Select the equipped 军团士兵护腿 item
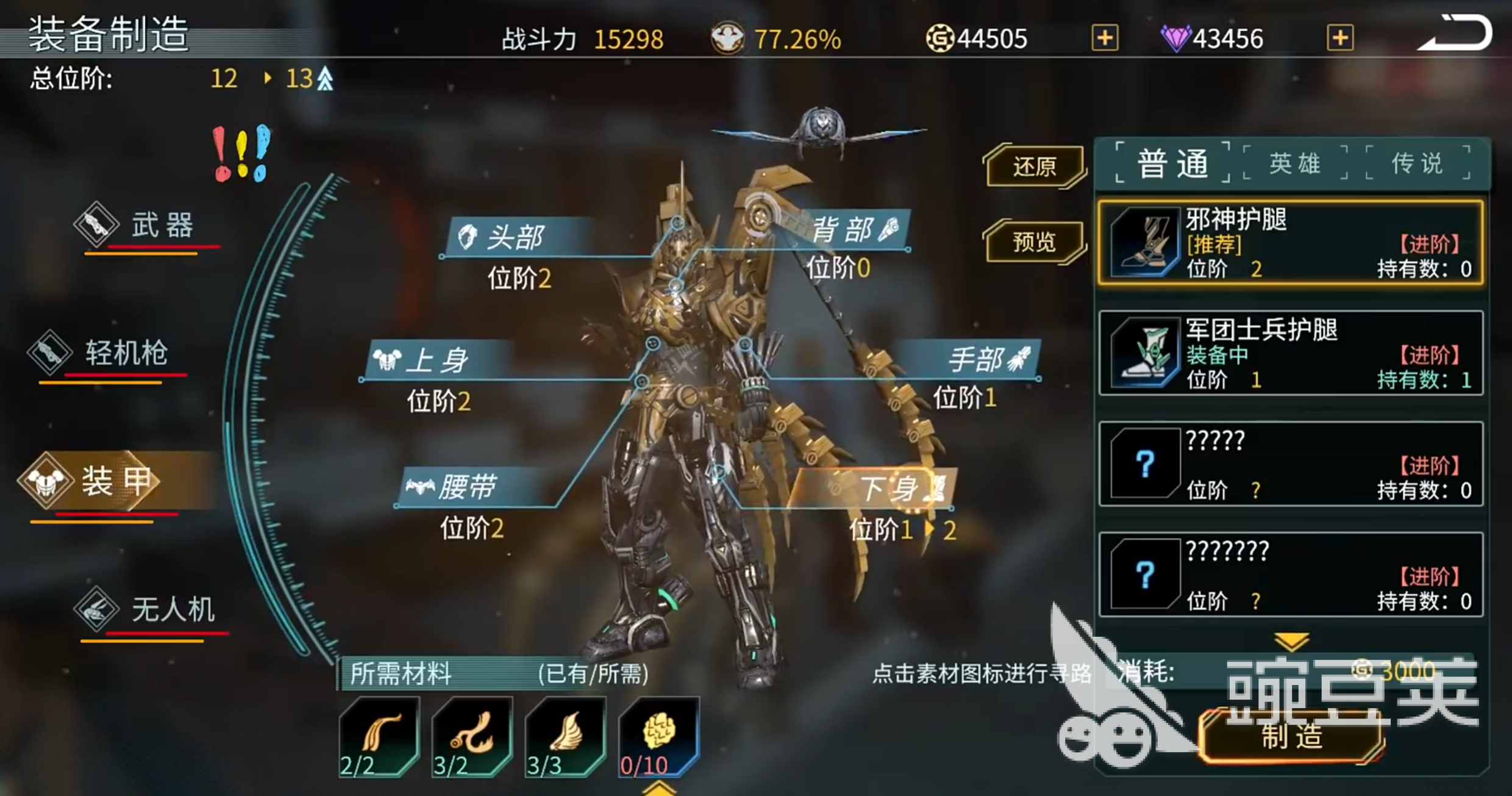 point(1289,353)
